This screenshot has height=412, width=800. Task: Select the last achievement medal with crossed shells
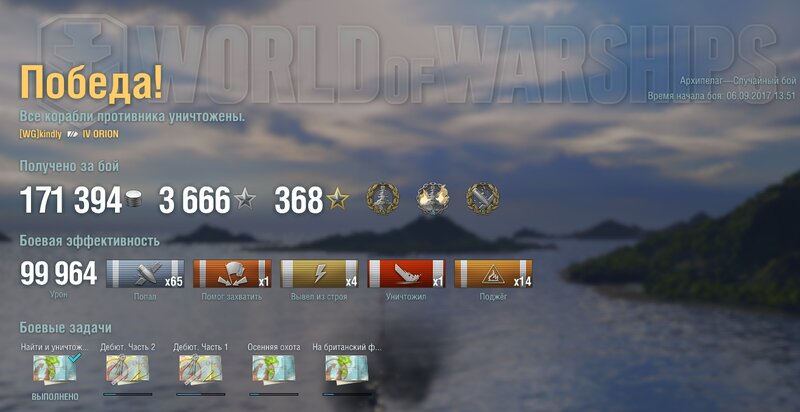[483, 199]
